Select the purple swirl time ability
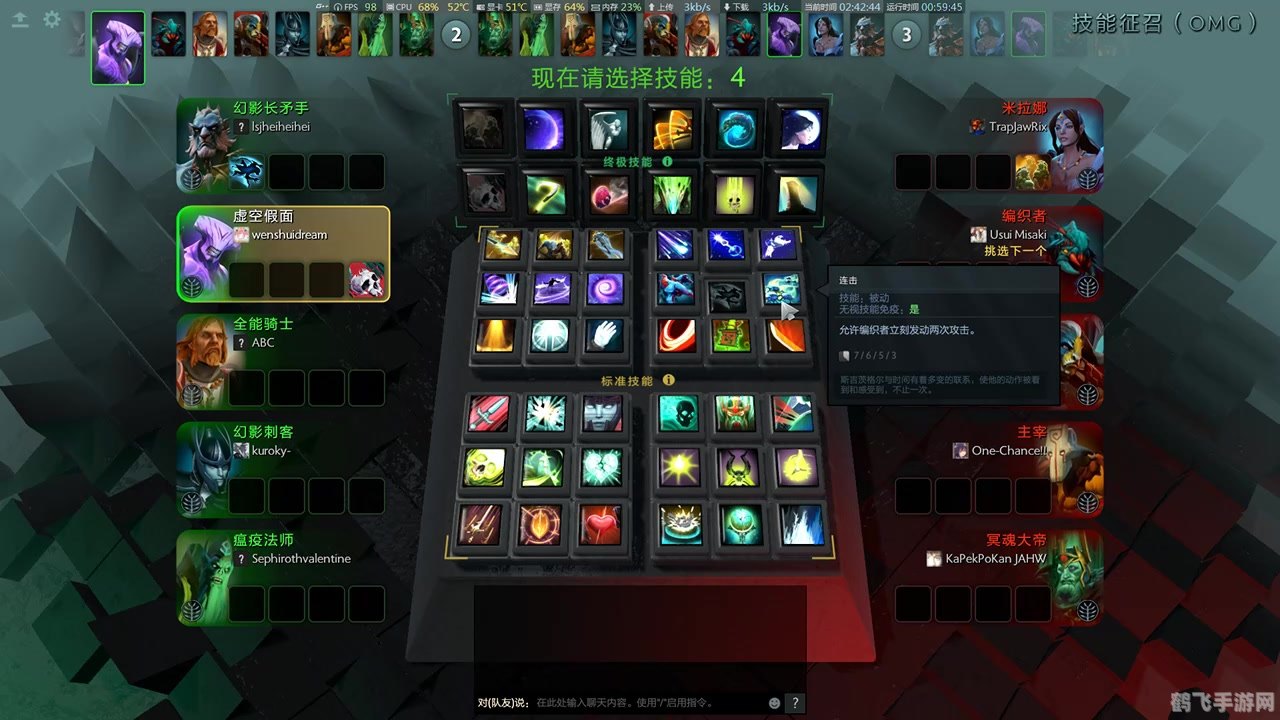This screenshot has height=720, width=1280. pyautogui.click(x=606, y=290)
